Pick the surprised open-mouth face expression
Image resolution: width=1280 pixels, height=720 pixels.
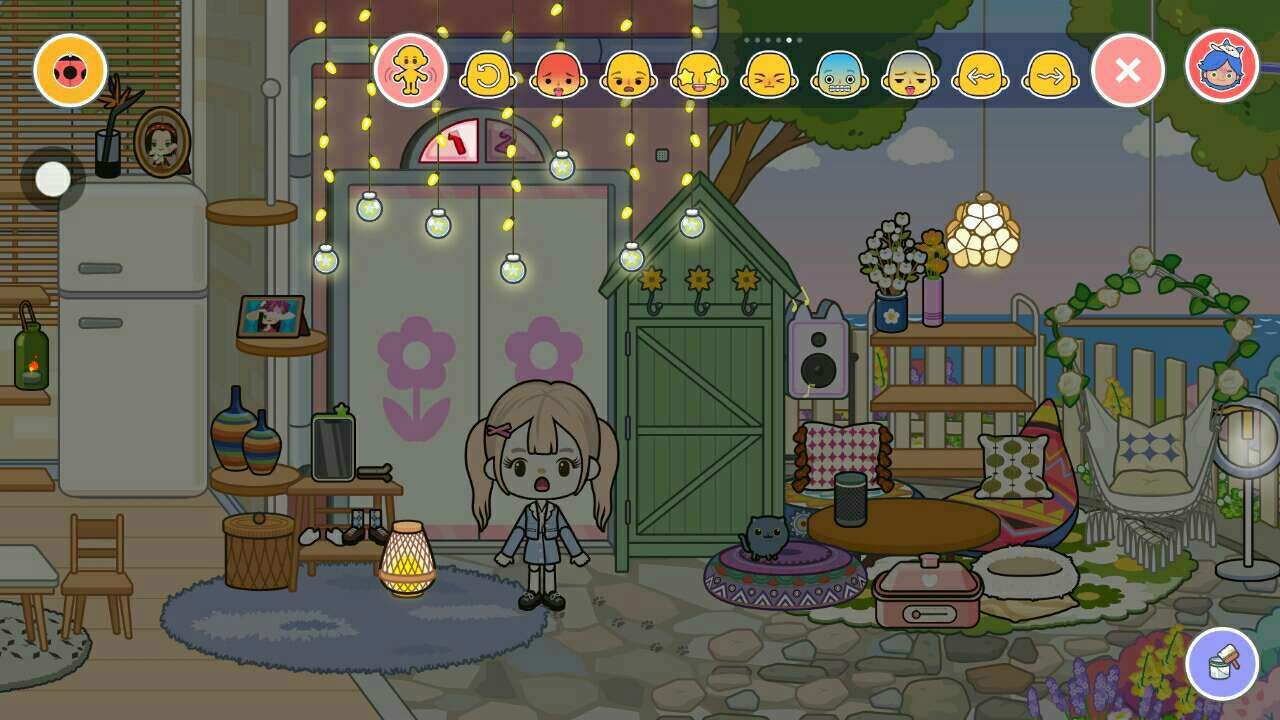pos(629,74)
